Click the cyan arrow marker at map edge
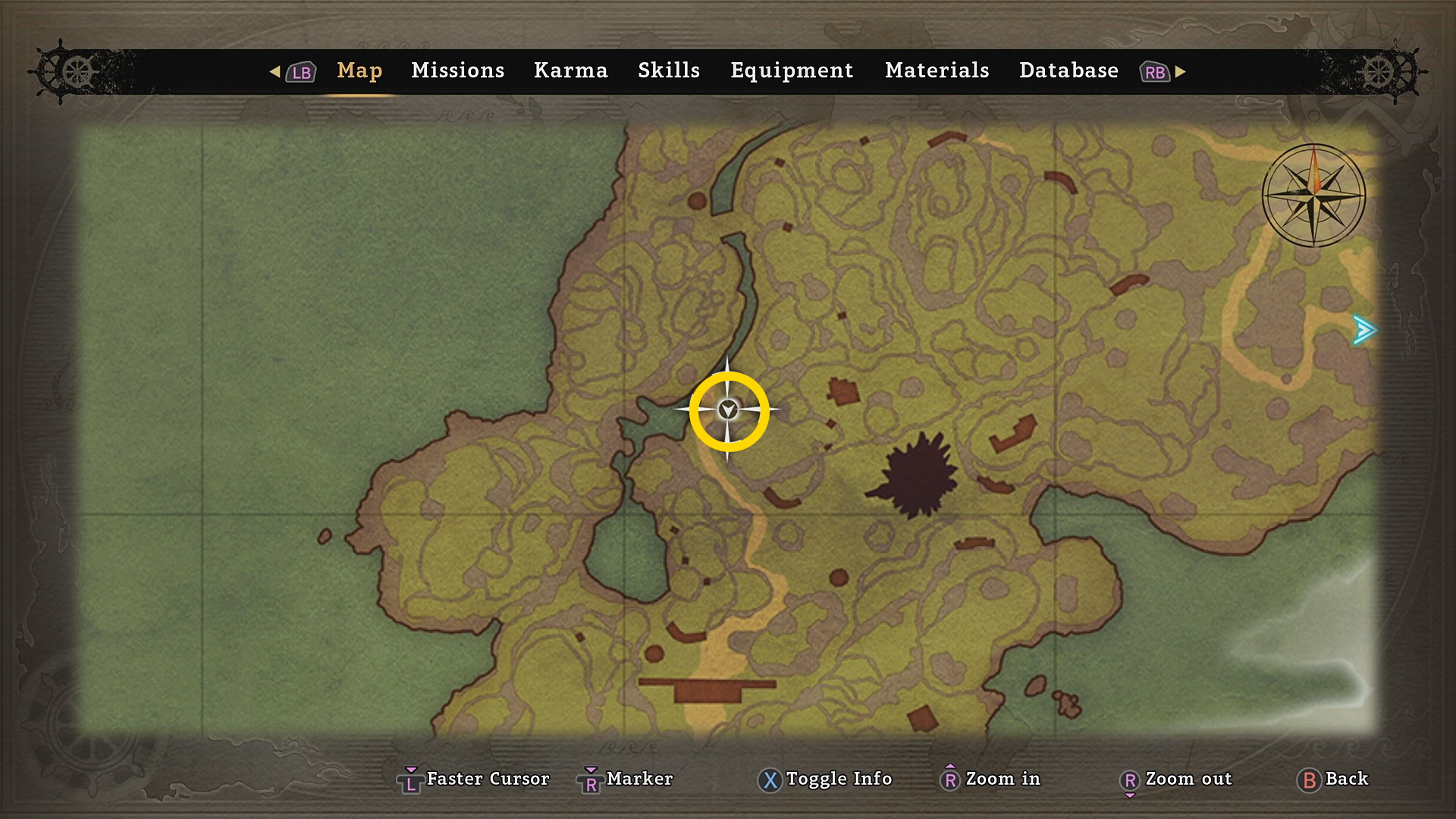The height and width of the screenshot is (819, 1456). 1363,330
